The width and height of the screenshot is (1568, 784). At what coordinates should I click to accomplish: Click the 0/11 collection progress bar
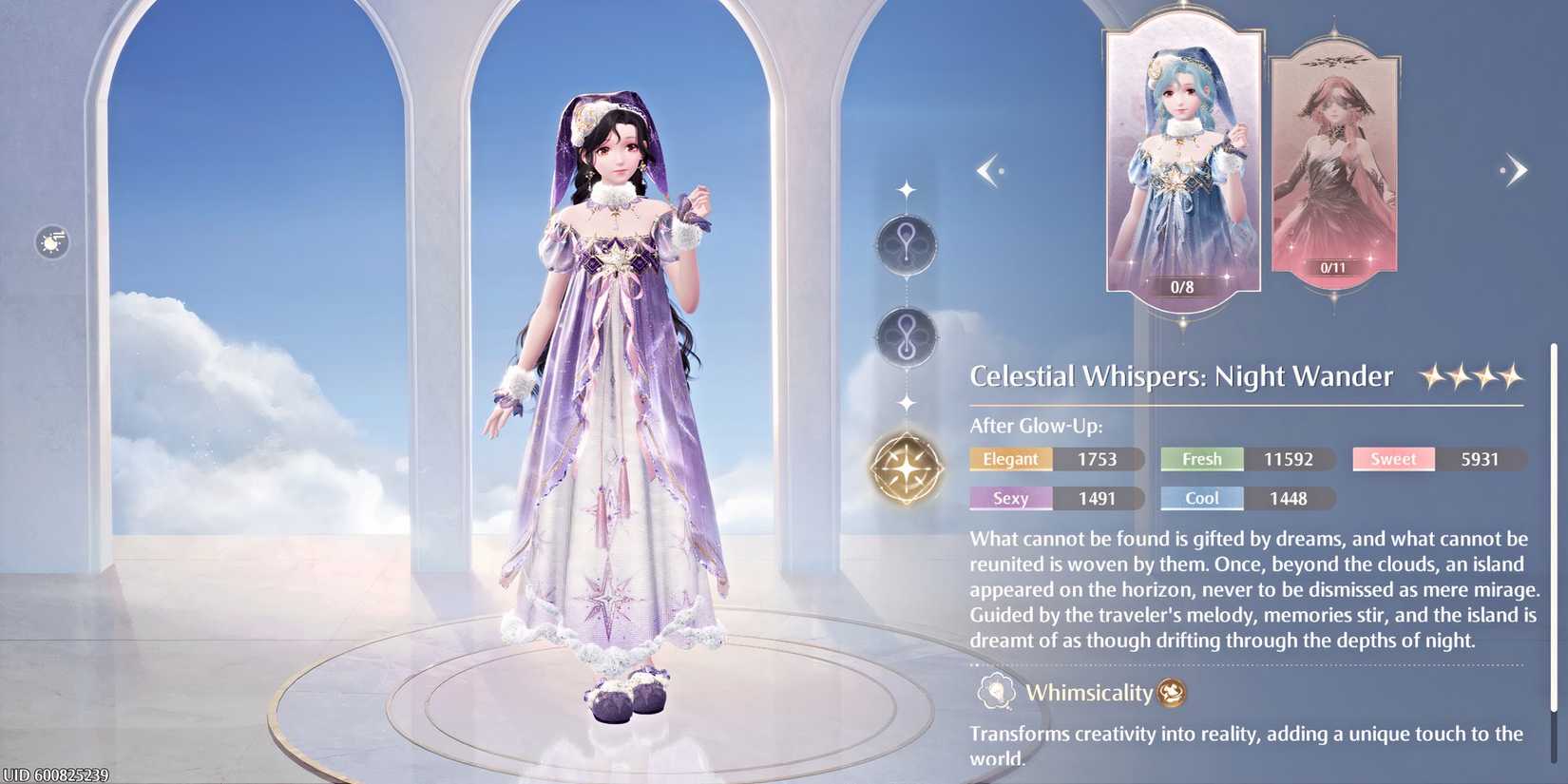tap(1333, 267)
